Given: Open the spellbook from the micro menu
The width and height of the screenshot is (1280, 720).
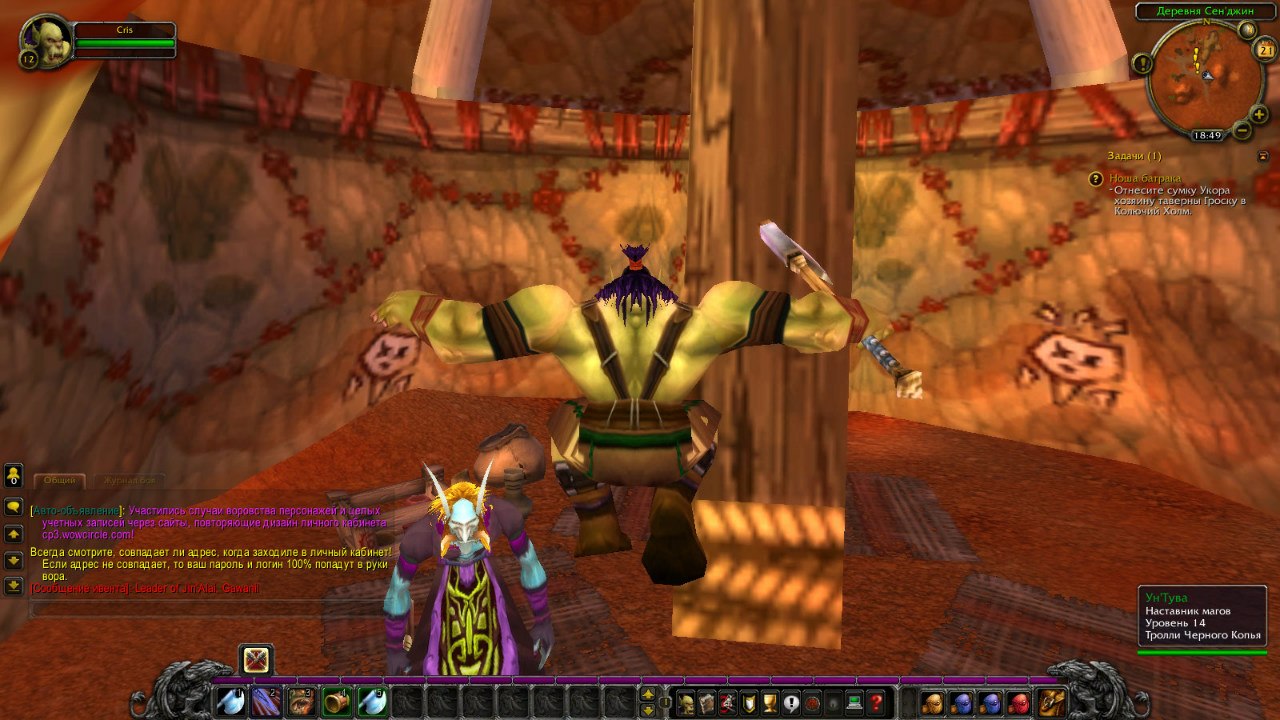Looking at the screenshot, I should click(x=708, y=702).
